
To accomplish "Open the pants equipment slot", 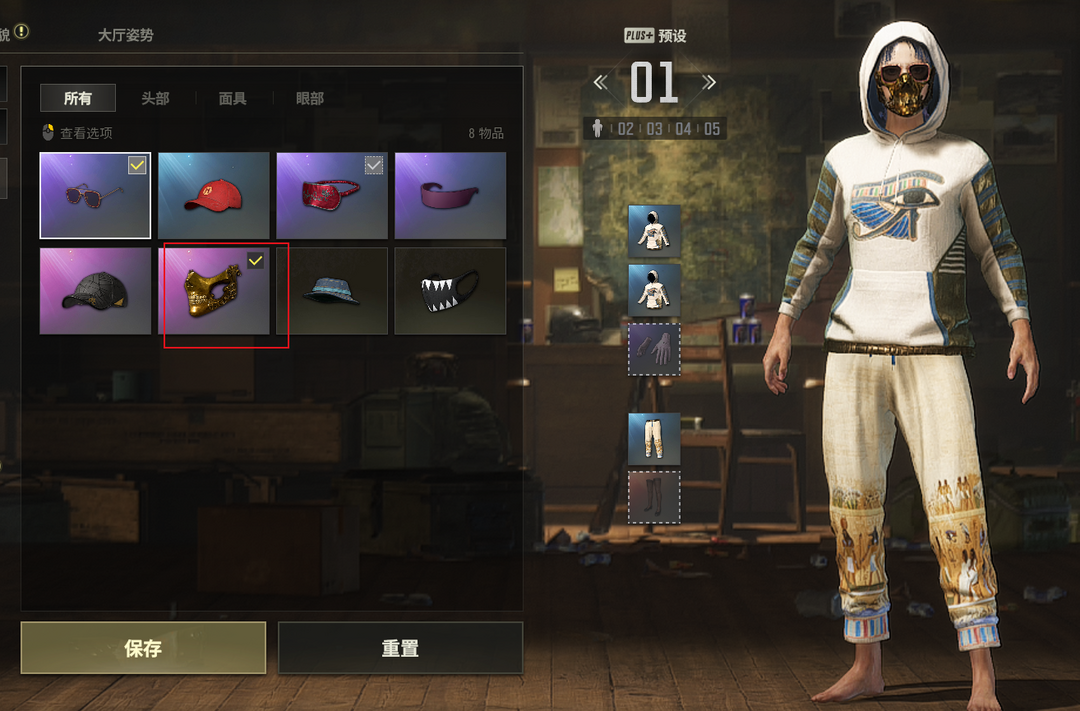I will click(x=654, y=439).
